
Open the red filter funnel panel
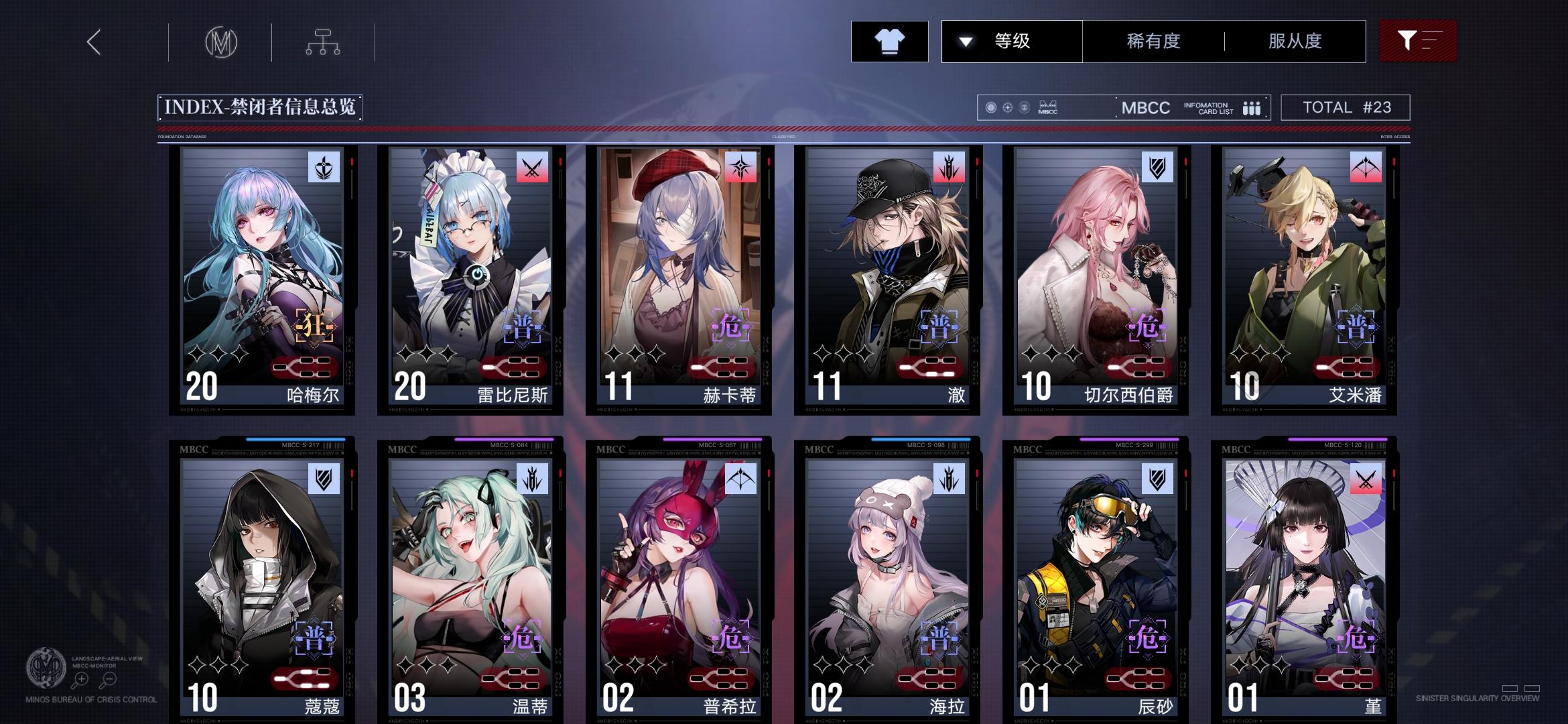(1418, 42)
